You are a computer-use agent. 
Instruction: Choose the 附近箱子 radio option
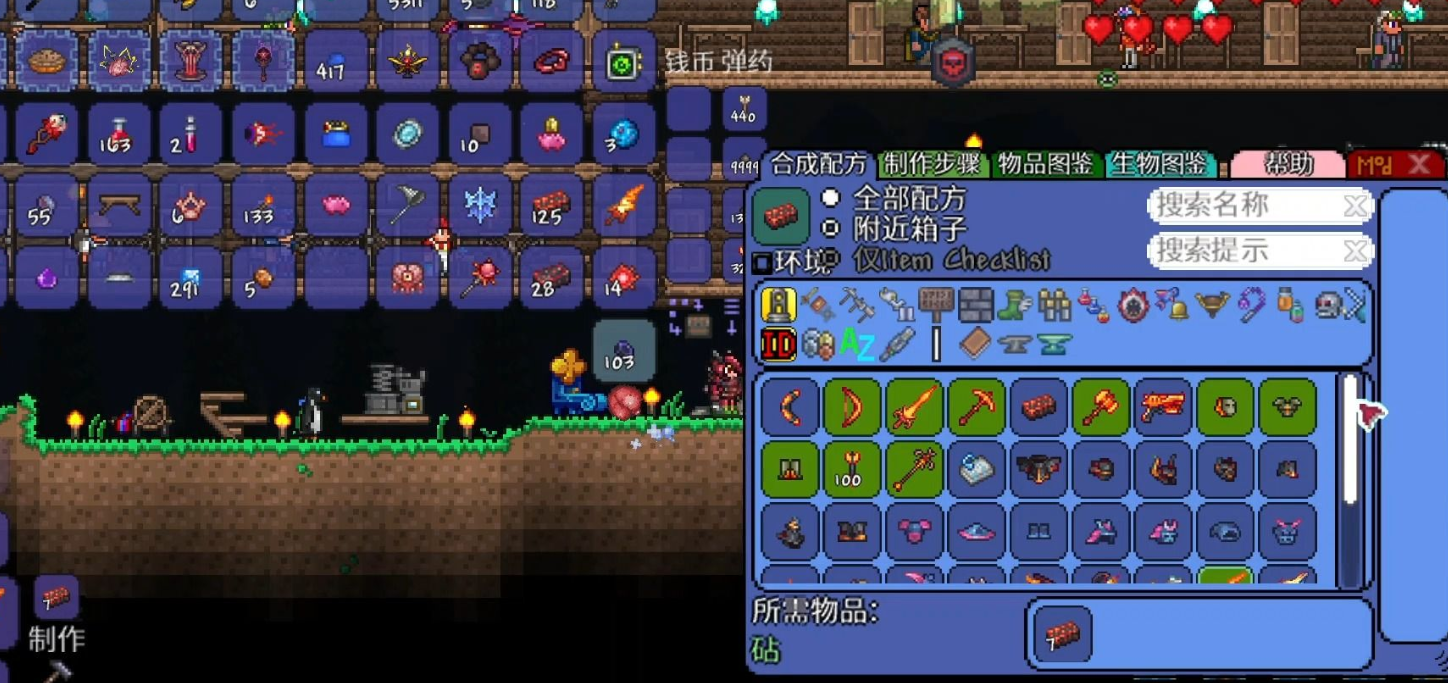point(830,229)
